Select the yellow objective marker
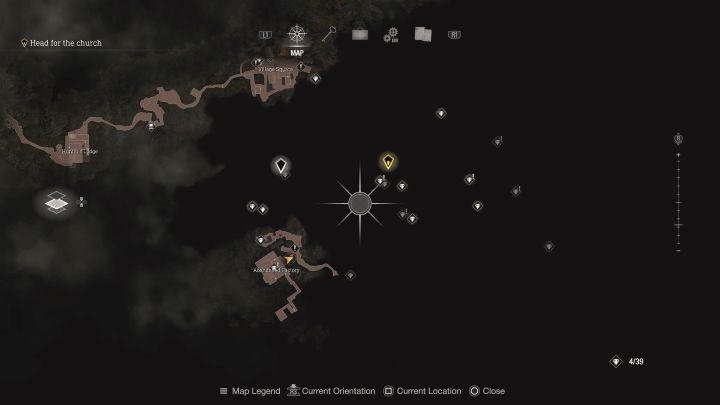This screenshot has height=405, width=720. pyautogui.click(x=388, y=161)
